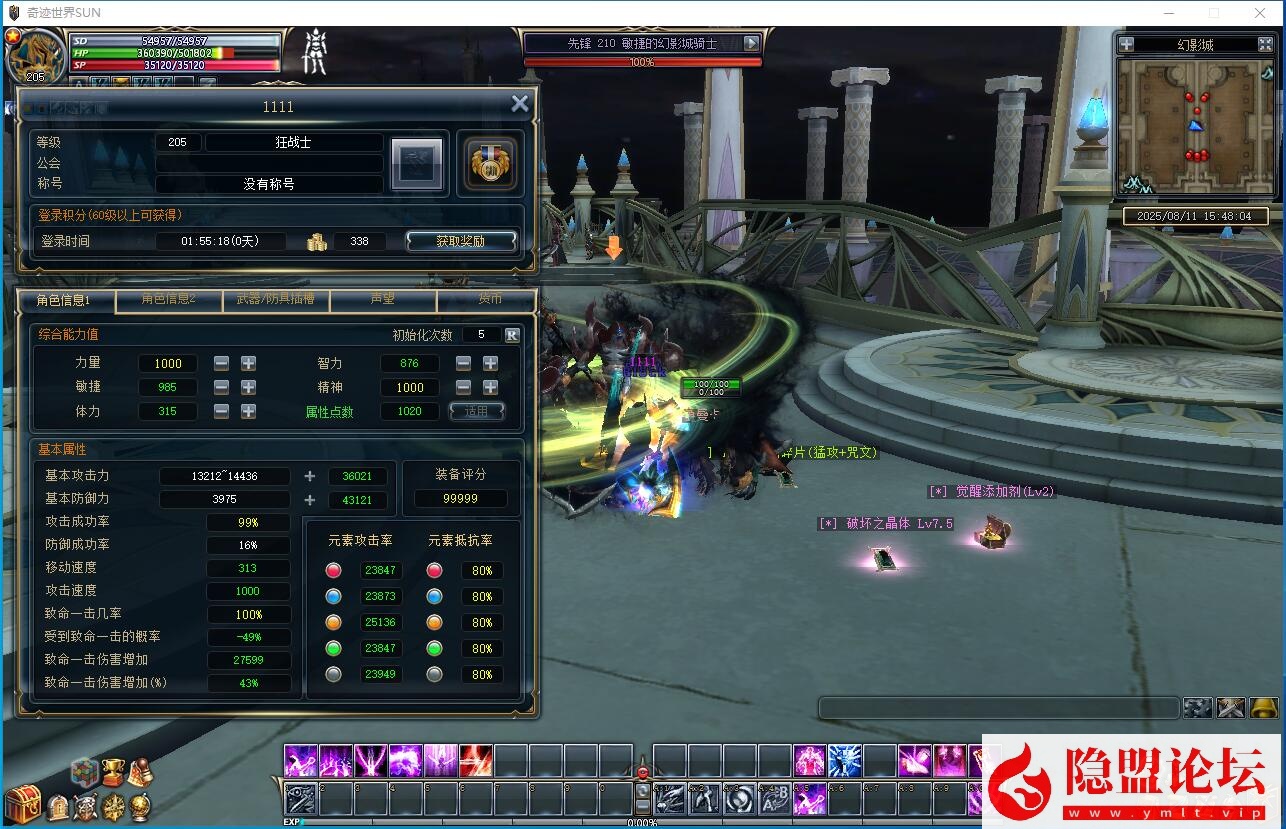Click the golden bell icon

click(1264, 708)
